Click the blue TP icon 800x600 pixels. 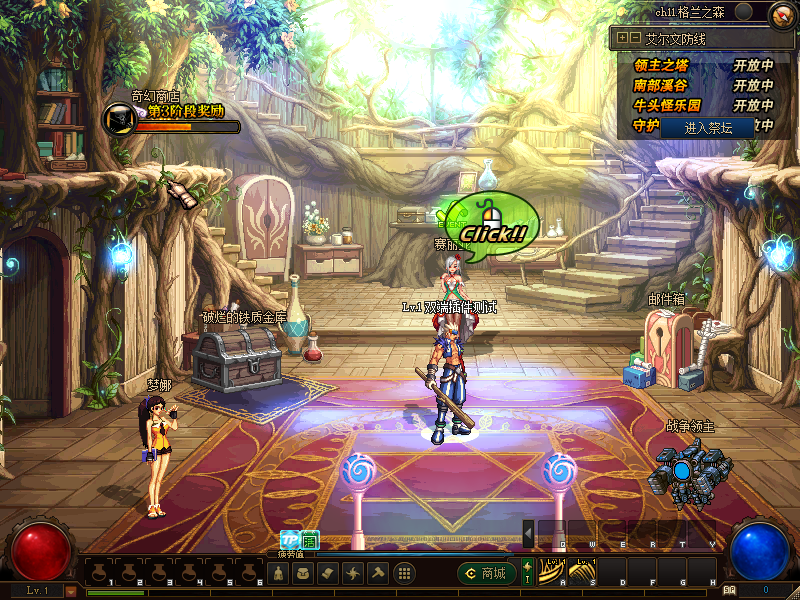pos(289,540)
